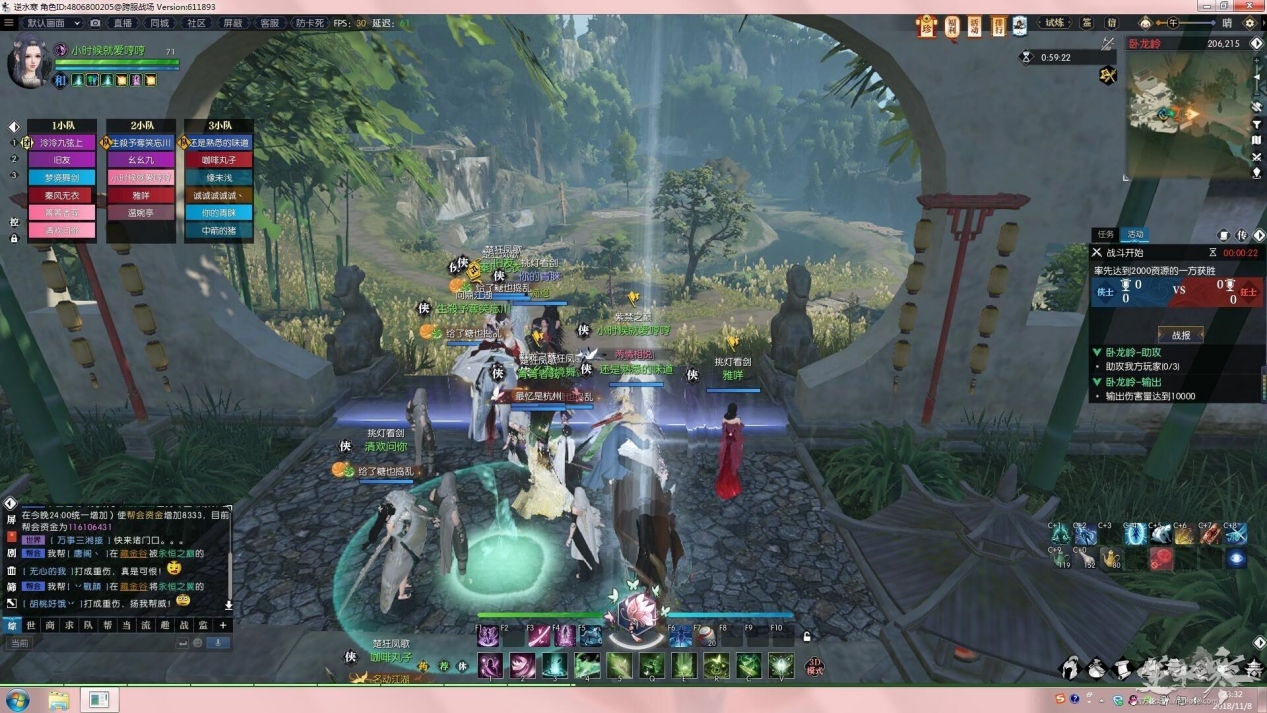Open the settings gear icon
1267x713 pixels.
(1250, 23)
